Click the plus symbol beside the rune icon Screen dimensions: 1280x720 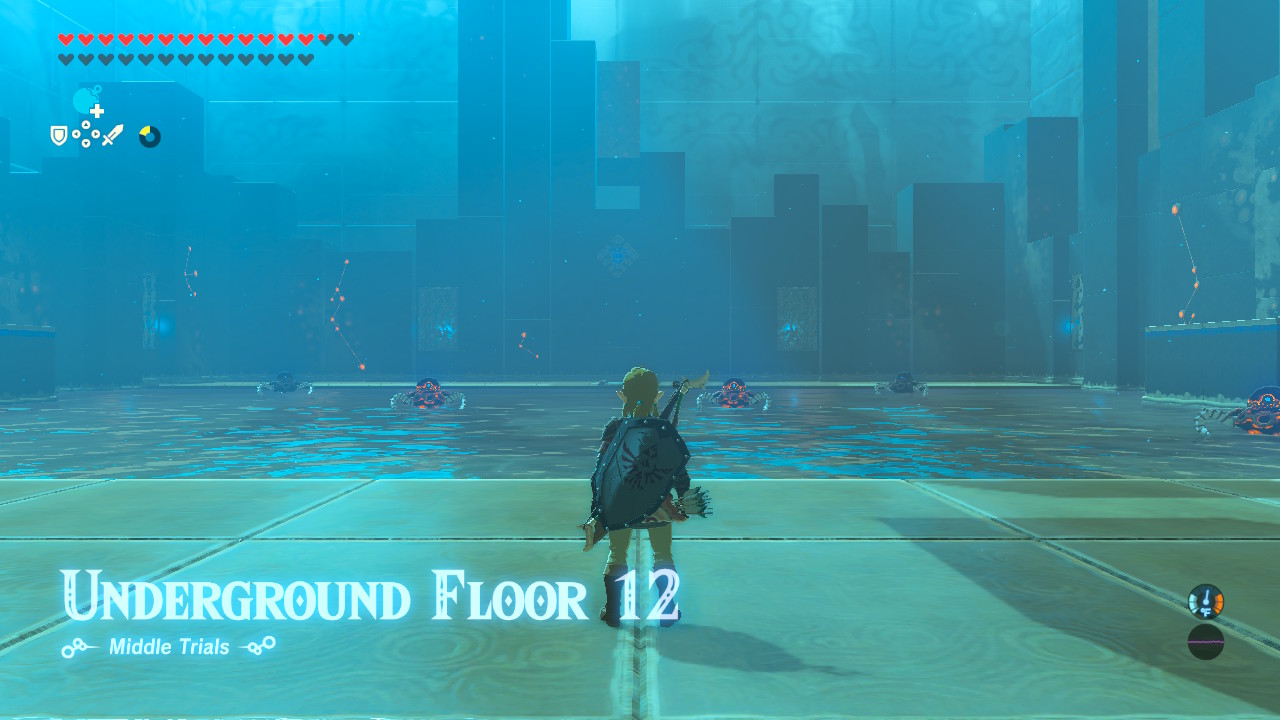97,111
